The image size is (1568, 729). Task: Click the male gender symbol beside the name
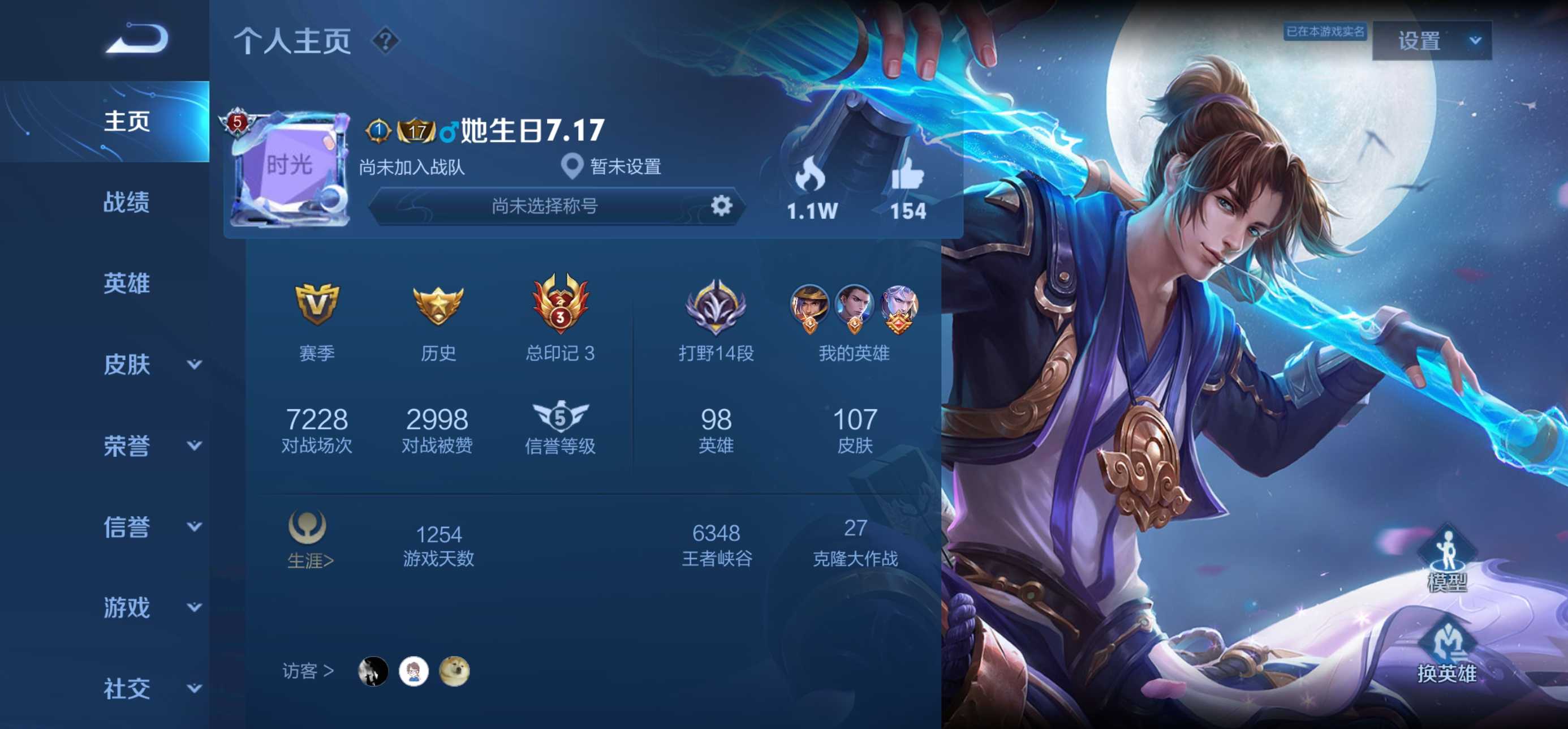[449, 131]
